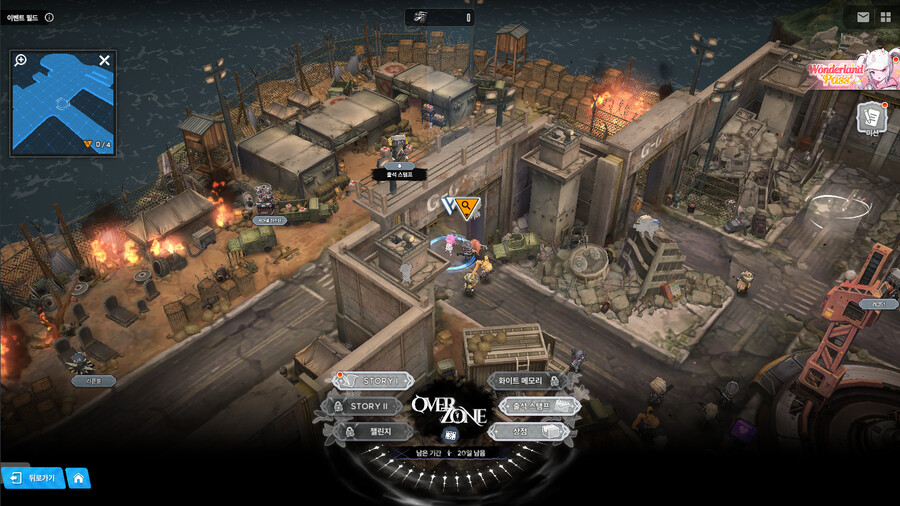900x506 pixels.
Task: Open the grid menu icon
Action: (885, 17)
